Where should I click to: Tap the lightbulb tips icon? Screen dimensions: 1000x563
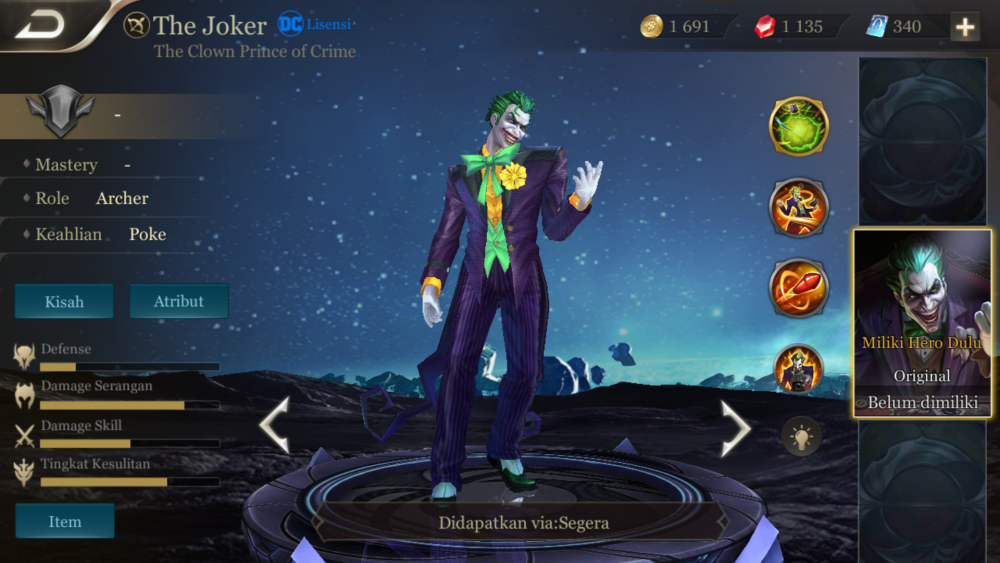[x=801, y=437]
